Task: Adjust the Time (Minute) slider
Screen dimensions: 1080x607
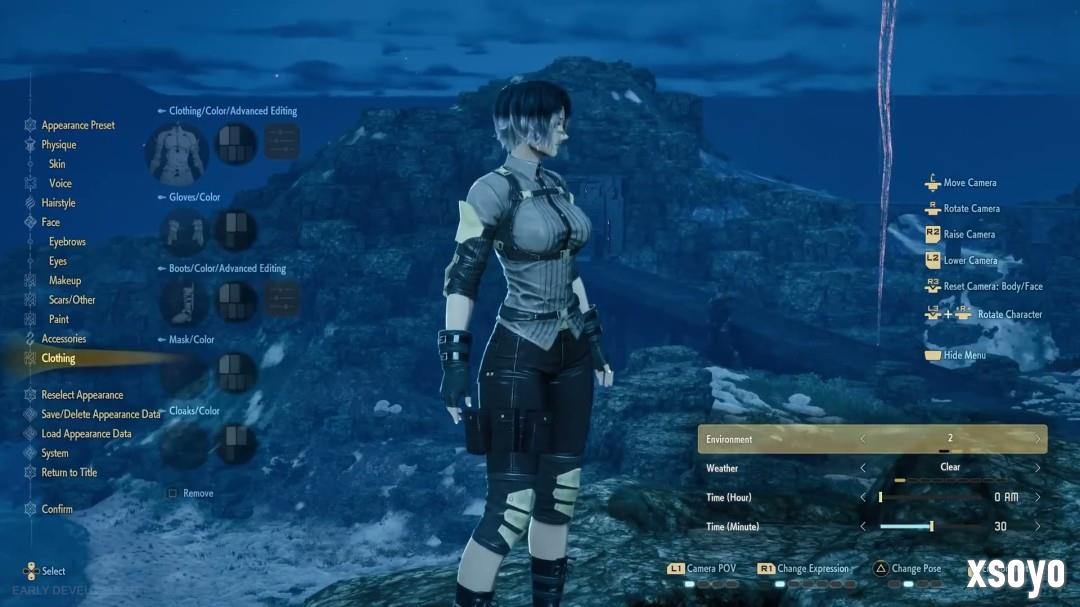Action: pos(931,527)
